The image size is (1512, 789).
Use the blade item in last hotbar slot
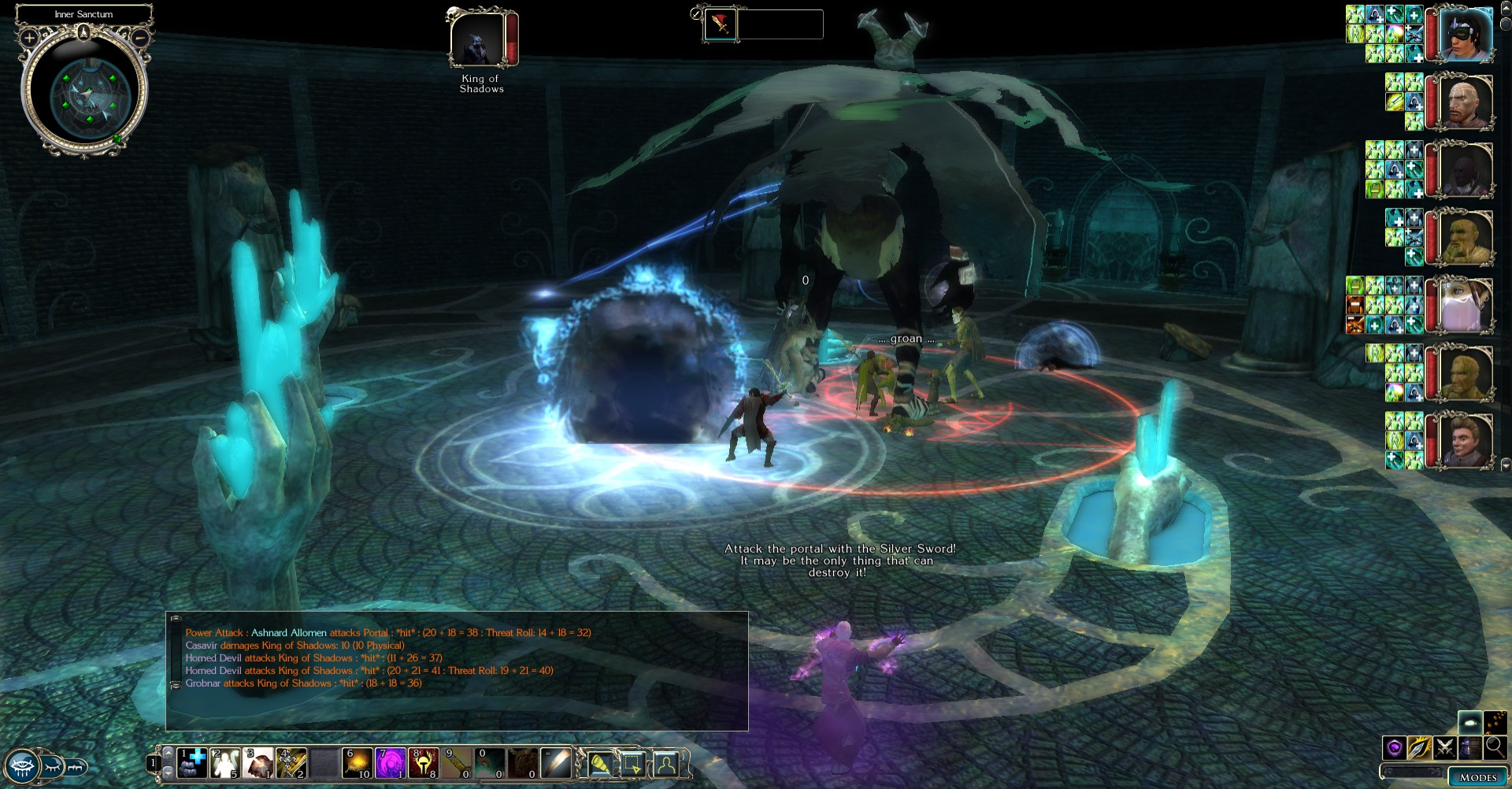point(556,764)
